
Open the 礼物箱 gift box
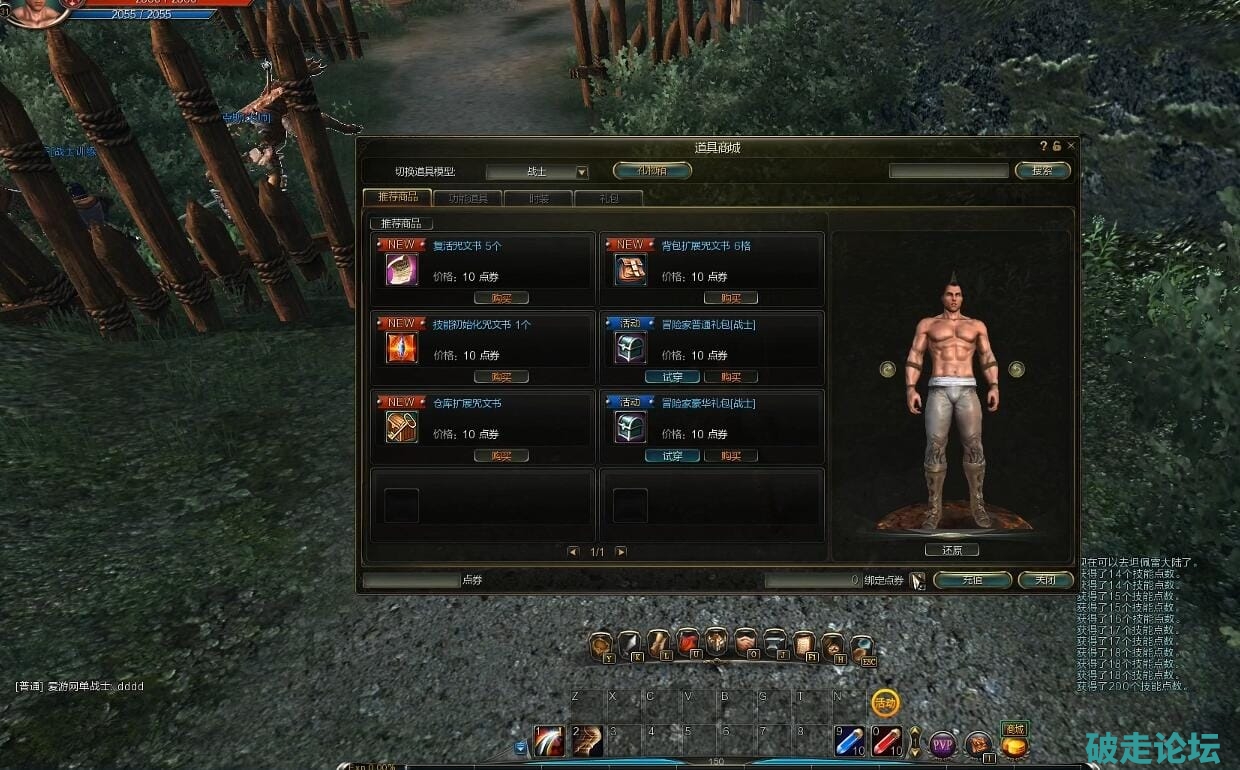click(x=652, y=170)
